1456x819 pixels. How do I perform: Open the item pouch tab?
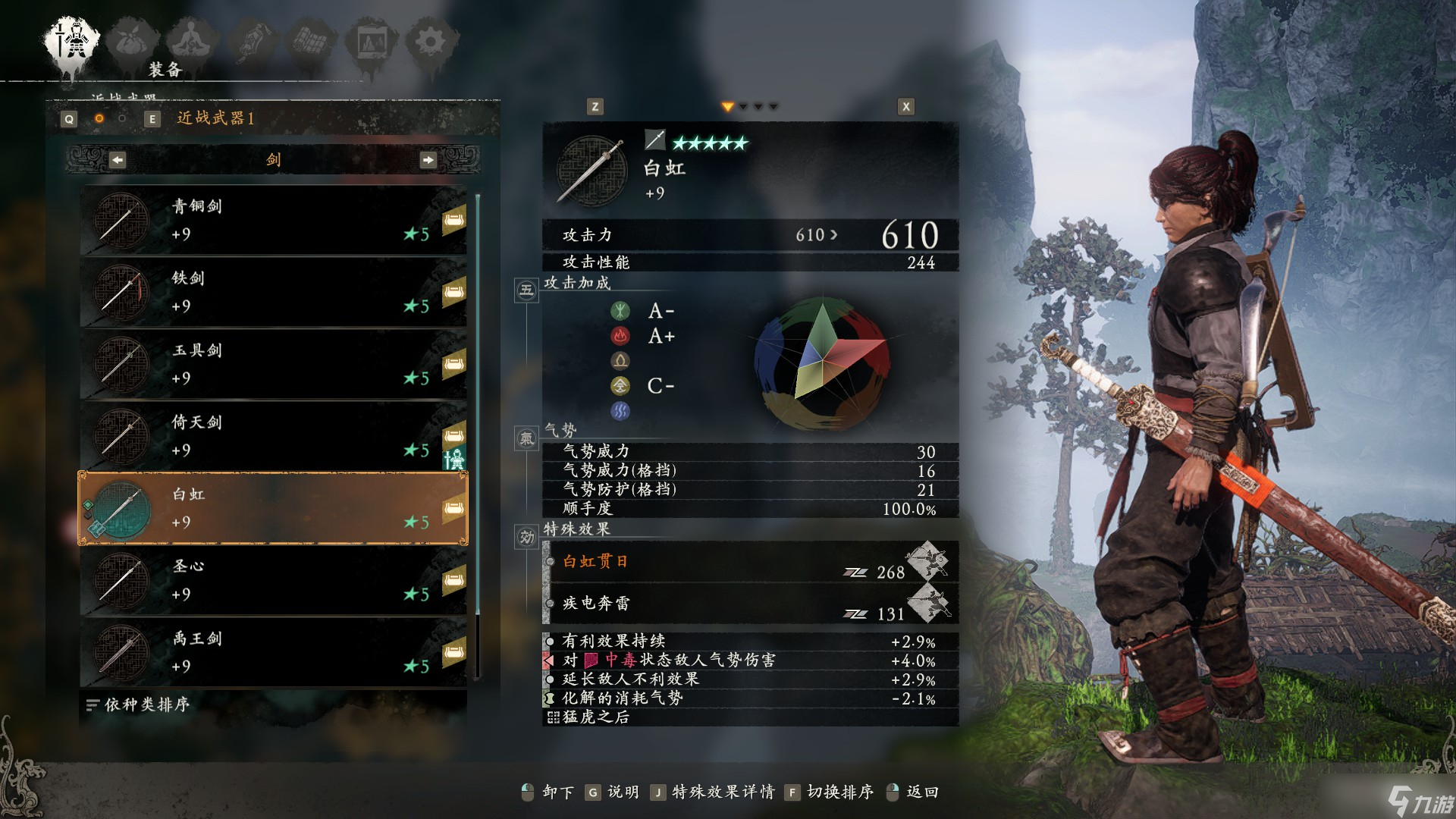[133, 42]
